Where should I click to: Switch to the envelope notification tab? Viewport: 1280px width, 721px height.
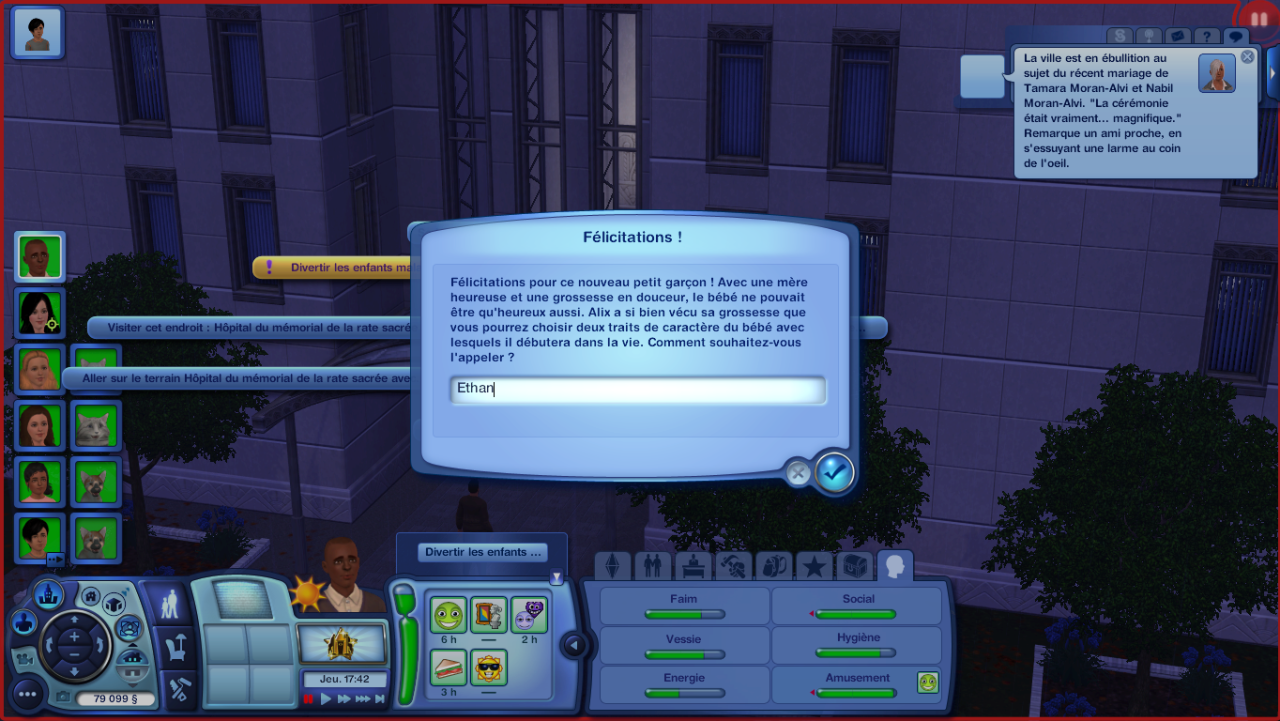(x=1177, y=37)
